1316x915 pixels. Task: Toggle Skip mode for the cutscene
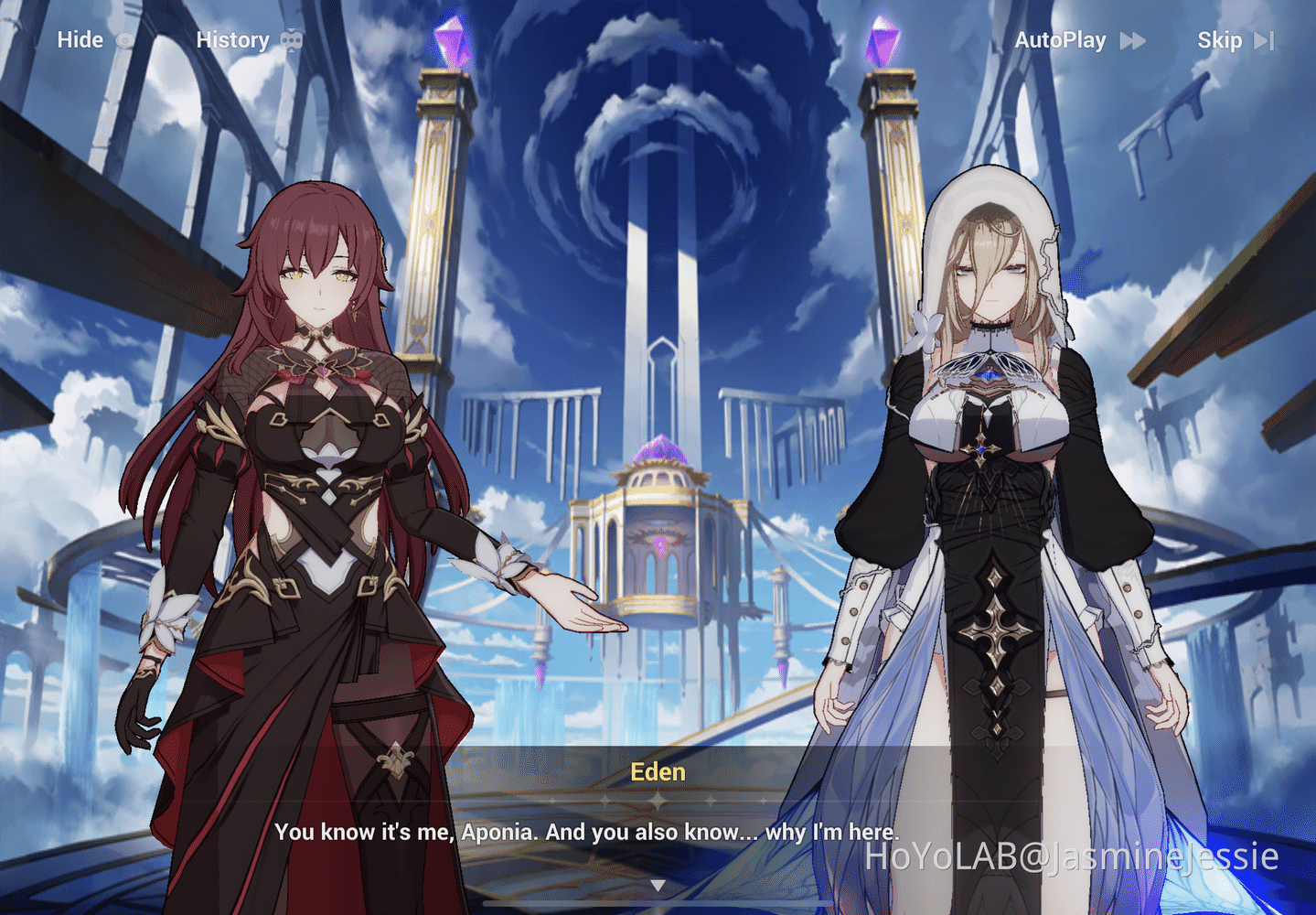coord(1219,40)
